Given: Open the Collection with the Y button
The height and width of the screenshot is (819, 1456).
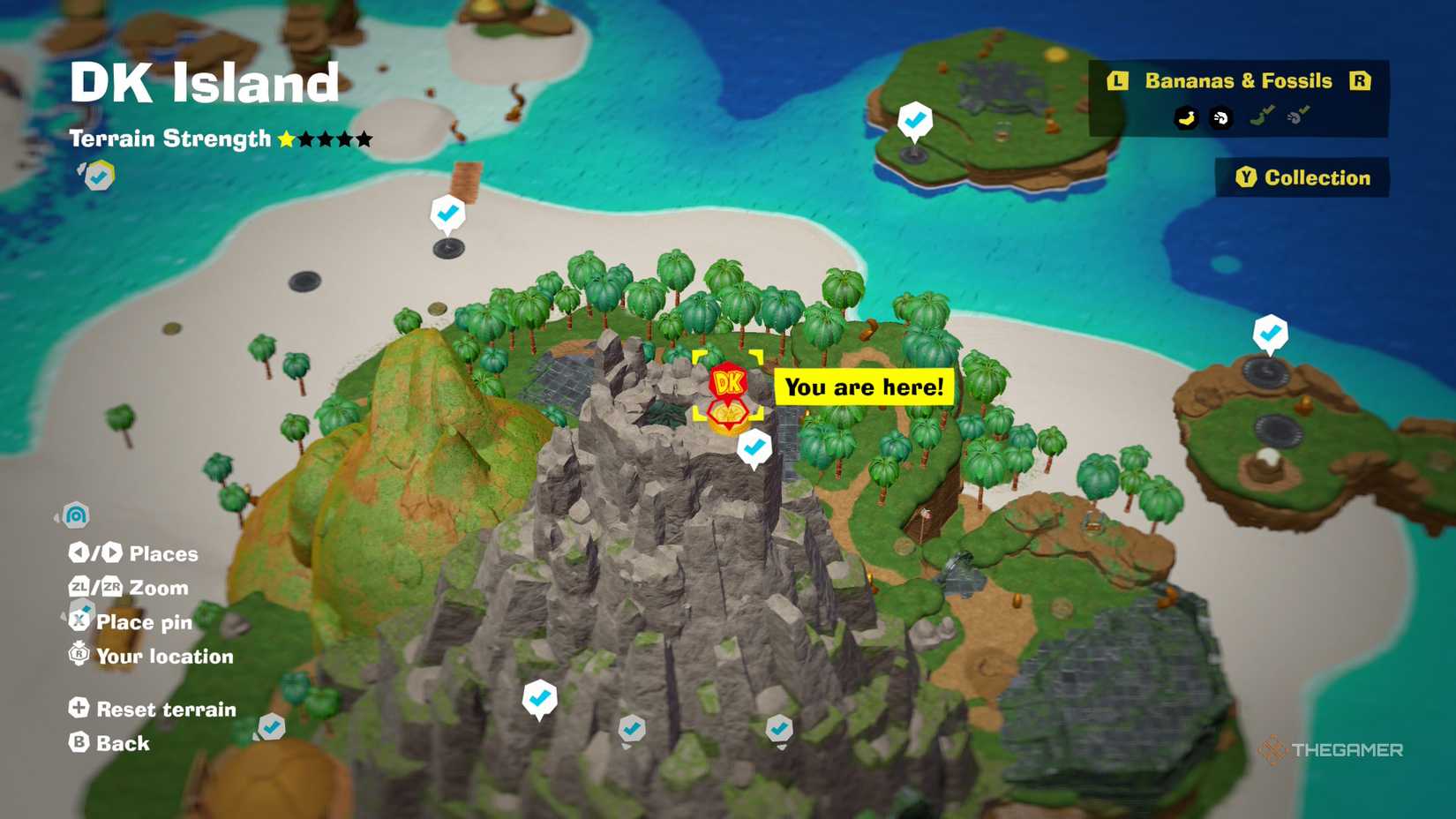Looking at the screenshot, I should click(1303, 177).
